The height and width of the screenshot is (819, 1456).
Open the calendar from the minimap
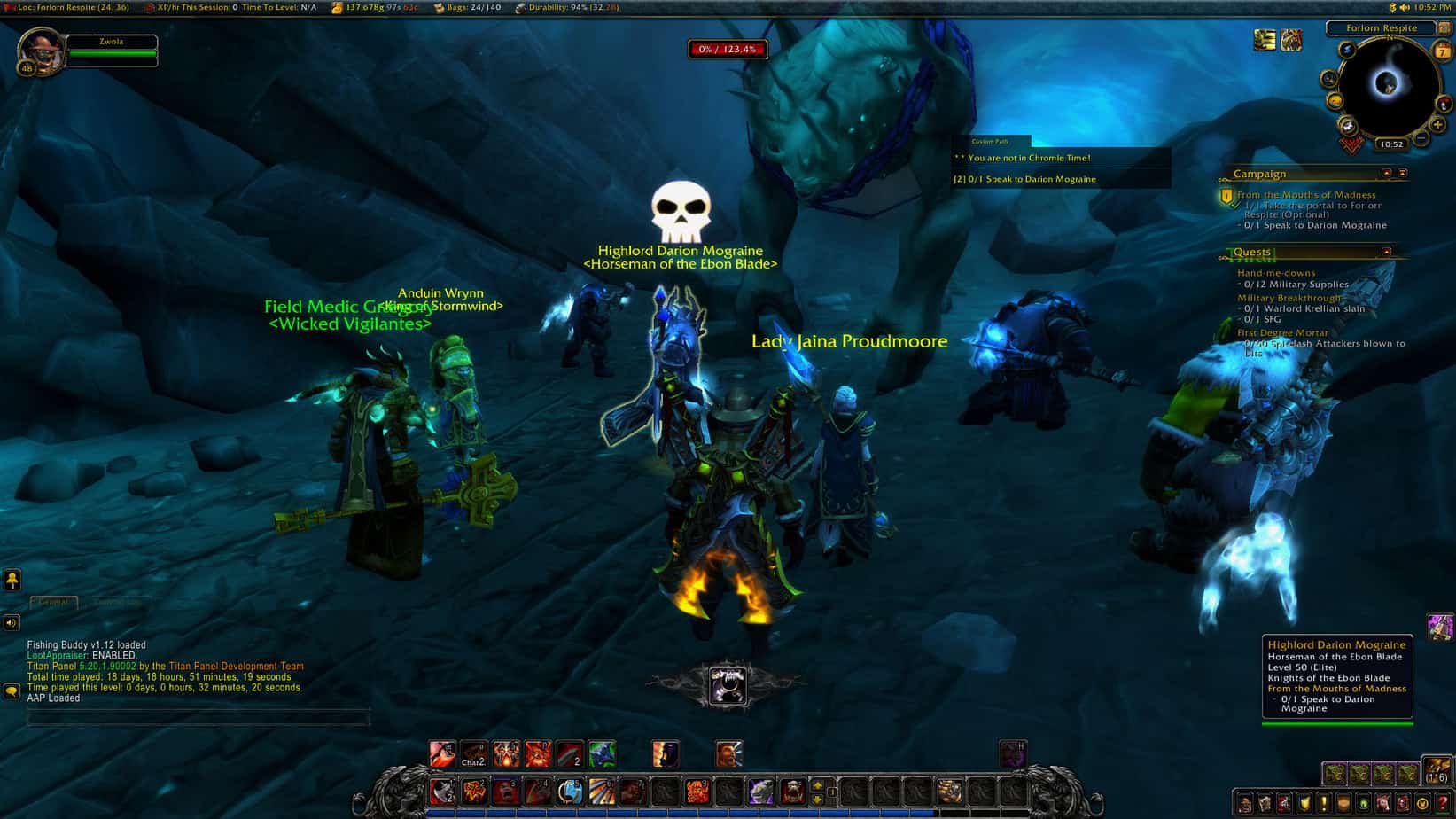(x=1442, y=49)
